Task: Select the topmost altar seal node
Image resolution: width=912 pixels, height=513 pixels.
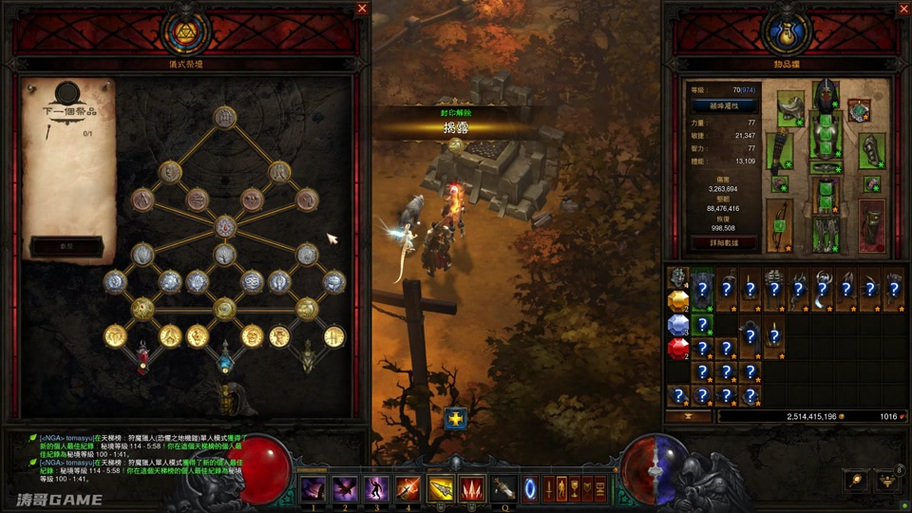Action: (x=225, y=116)
